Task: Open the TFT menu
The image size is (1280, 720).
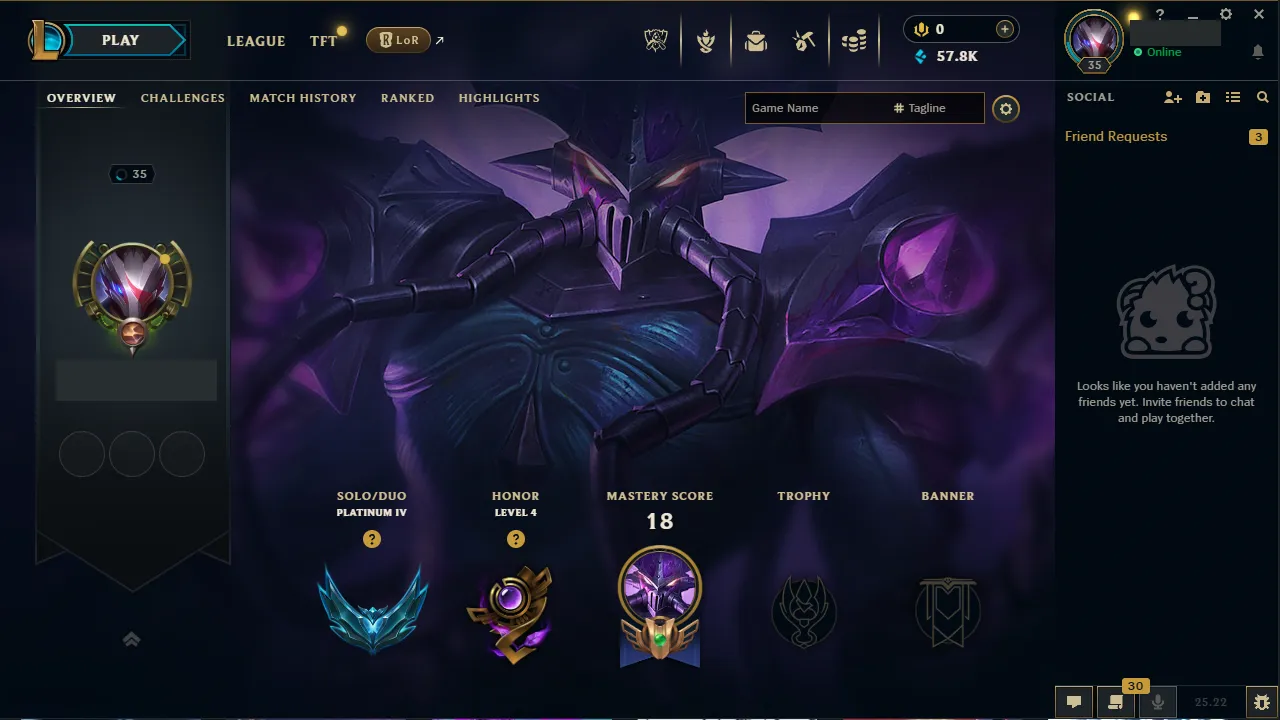Action: pos(322,41)
